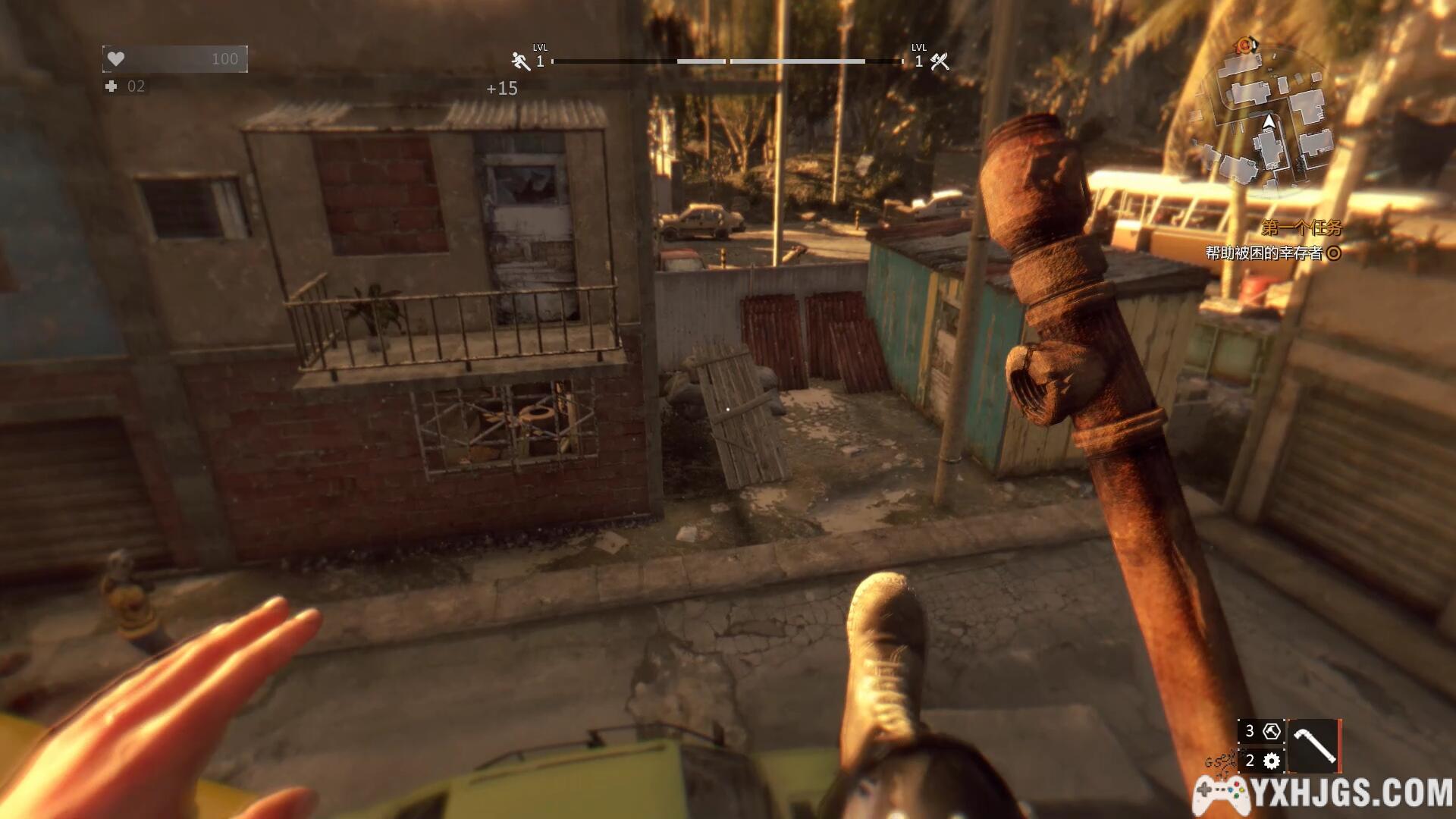Select the equipped pipe weapon slot
Image resolution: width=1456 pixels, height=819 pixels.
[x=1313, y=746]
